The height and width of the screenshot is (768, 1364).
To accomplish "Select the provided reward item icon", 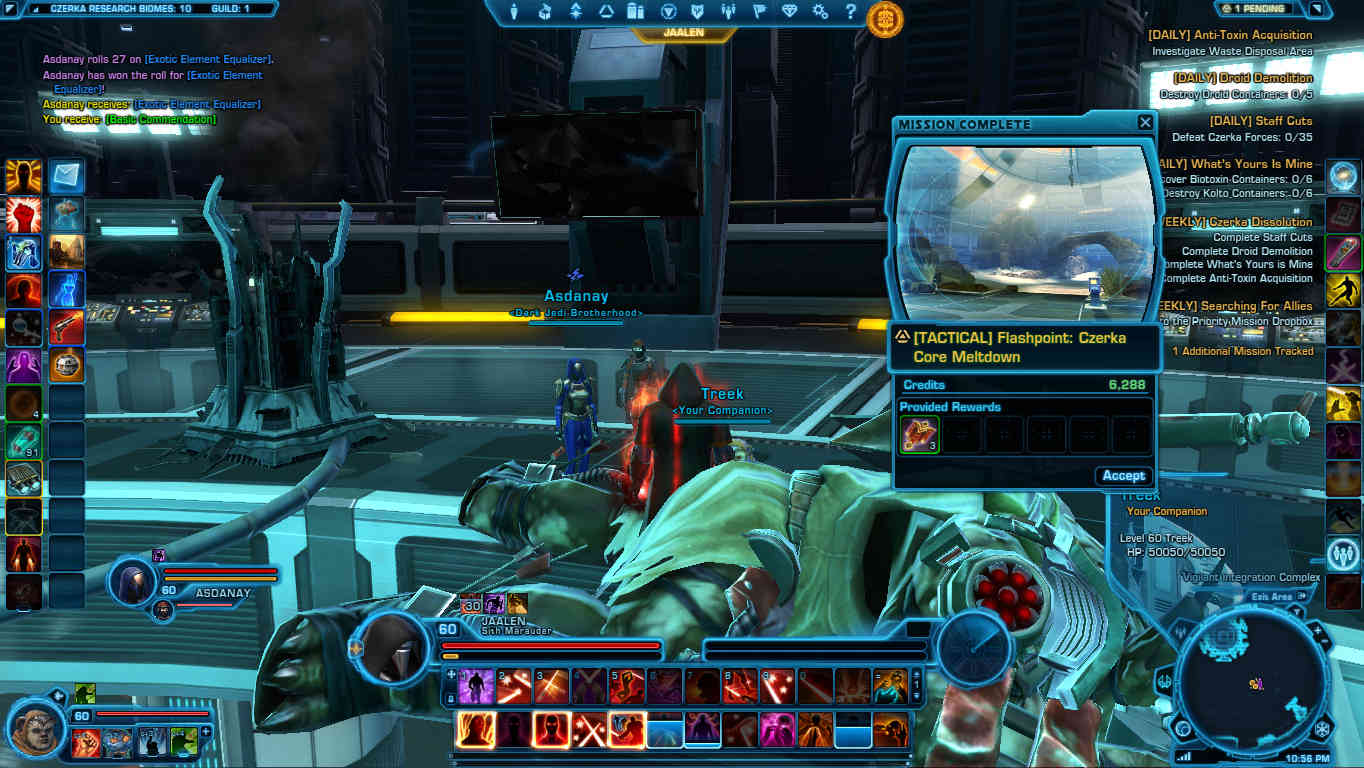I will coord(919,435).
